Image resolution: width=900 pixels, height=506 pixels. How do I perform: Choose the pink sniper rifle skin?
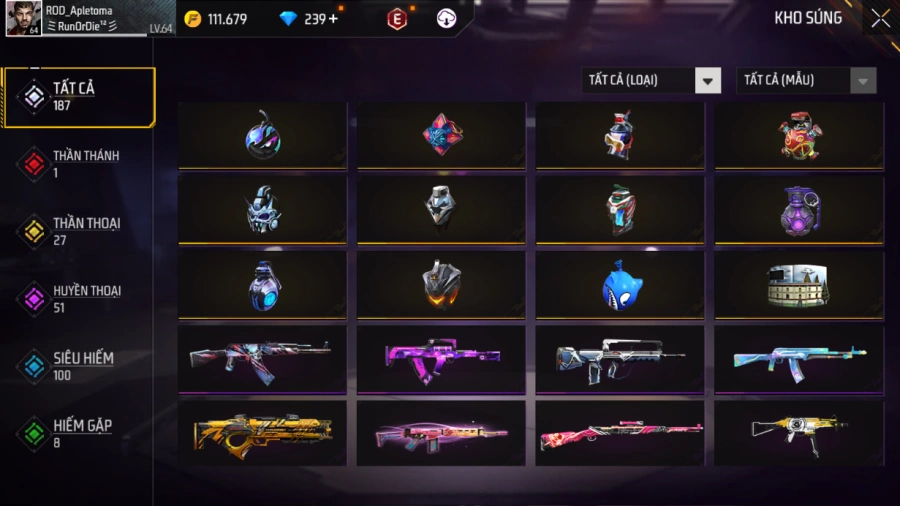(x=620, y=433)
